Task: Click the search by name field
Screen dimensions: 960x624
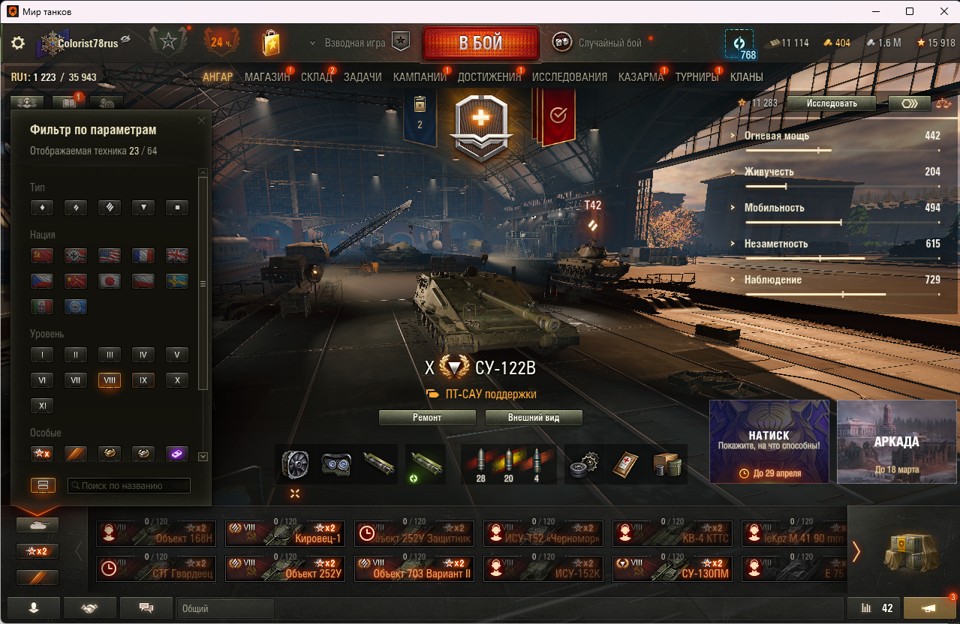Action: click(128, 486)
